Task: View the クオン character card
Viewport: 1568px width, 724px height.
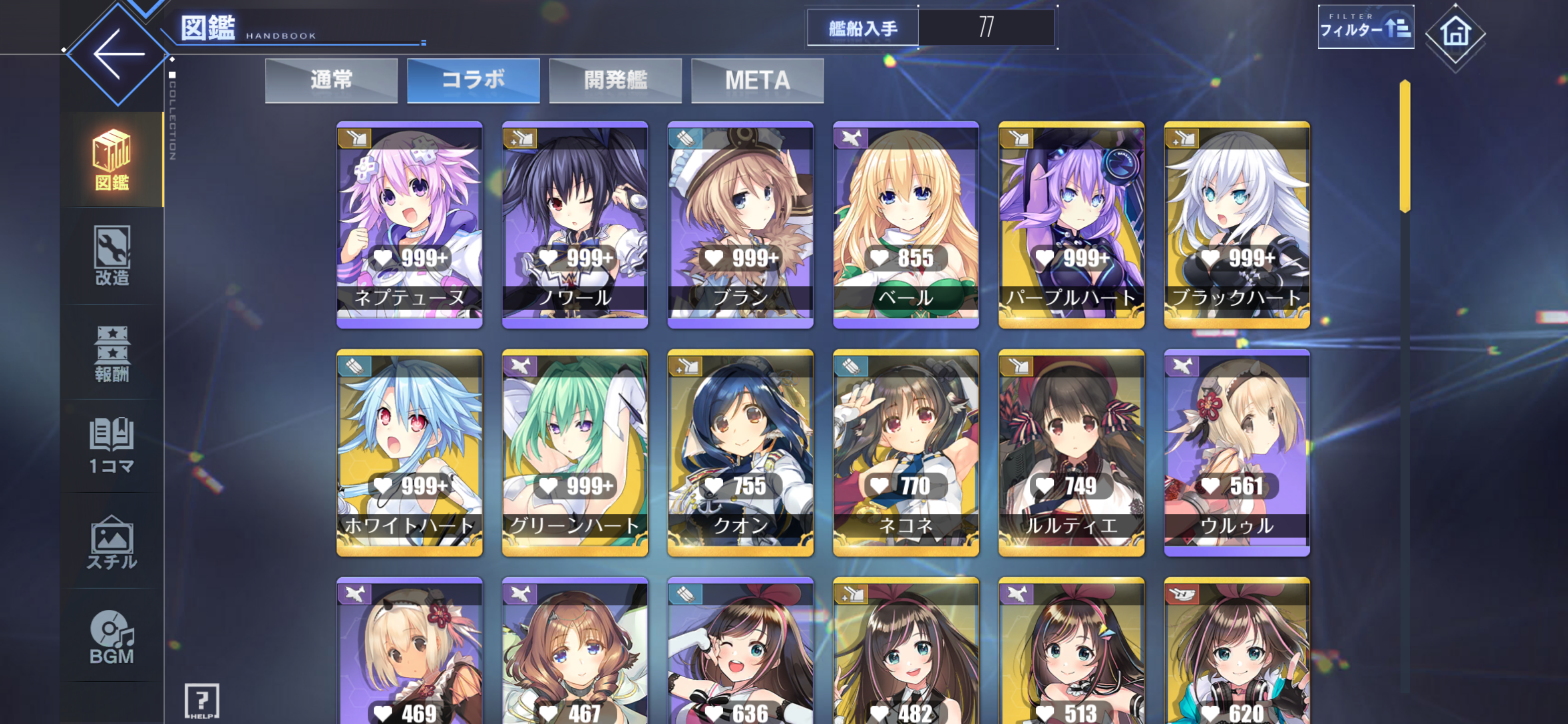Action: pos(740,452)
